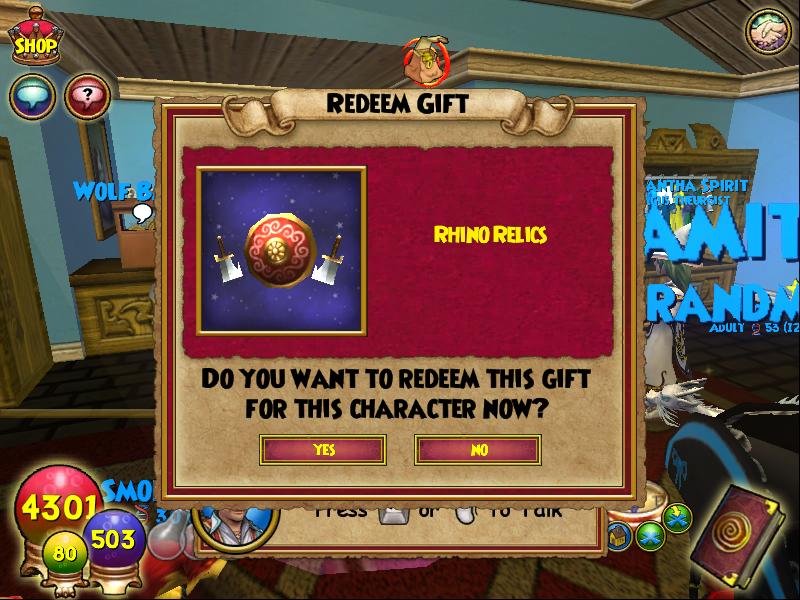Open the chat bubble menu
The width and height of the screenshot is (800, 600).
30,97
